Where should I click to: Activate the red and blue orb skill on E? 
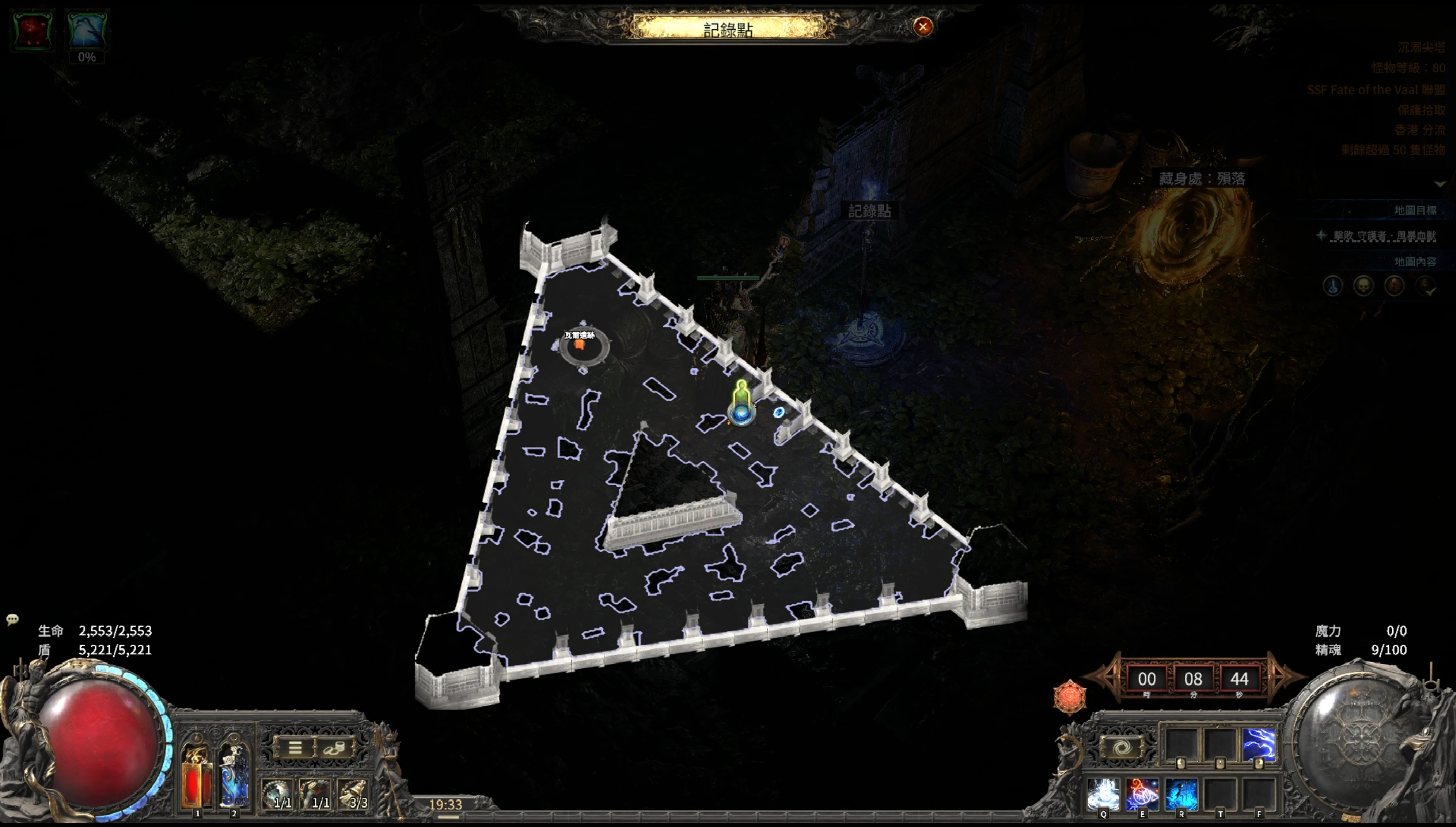tap(1142, 794)
